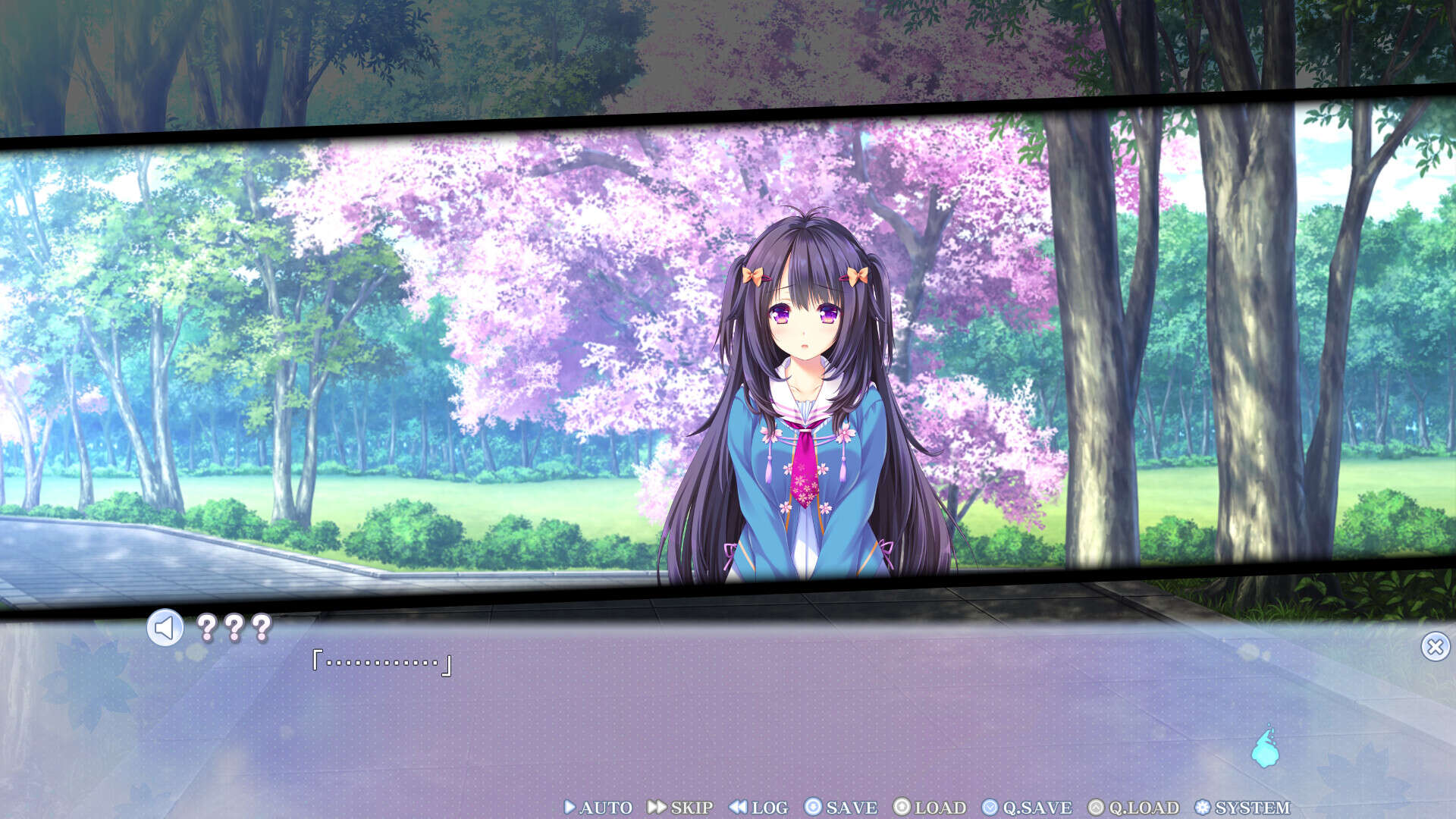Select the Q.SAVE menu entry
The width and height of the screenshot is (1456, 819).
[1025, 807]
